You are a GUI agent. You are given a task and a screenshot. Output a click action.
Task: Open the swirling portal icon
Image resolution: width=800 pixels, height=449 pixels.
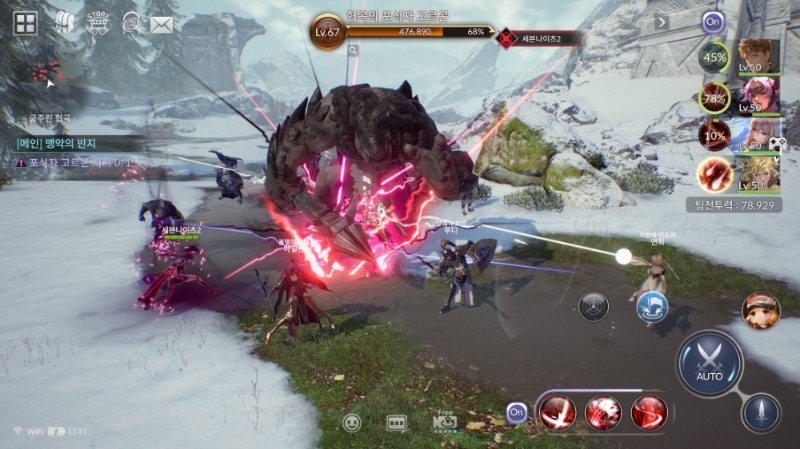click(x=131, y=22)
